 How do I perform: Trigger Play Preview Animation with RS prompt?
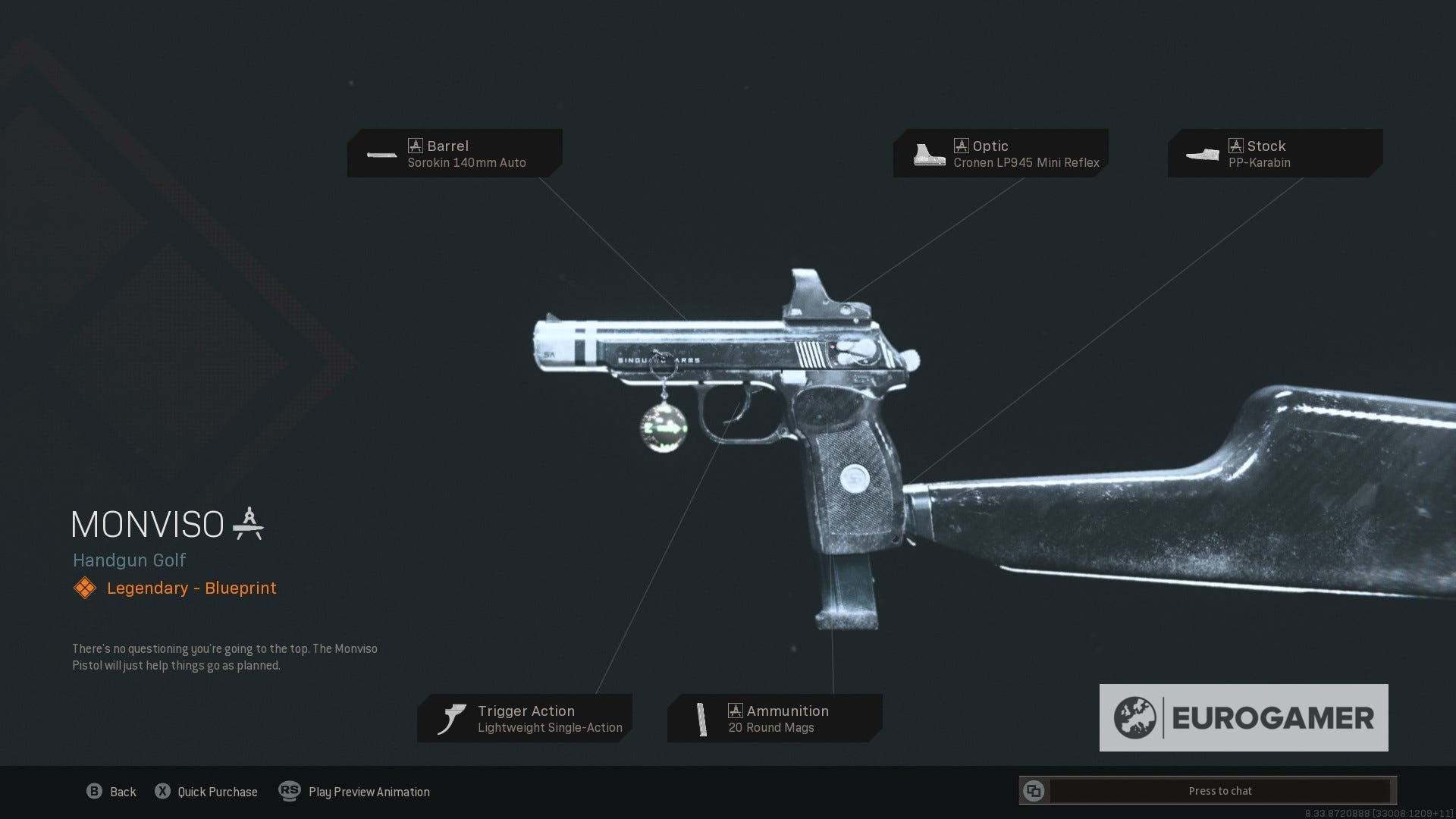(355, 791)
